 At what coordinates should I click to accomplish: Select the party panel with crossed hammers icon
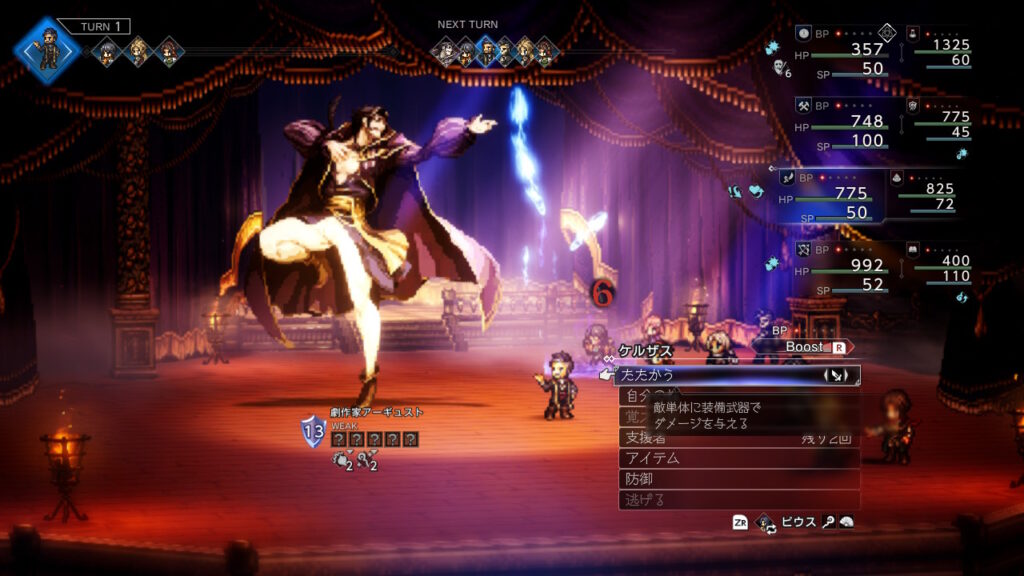coord(838,123)
